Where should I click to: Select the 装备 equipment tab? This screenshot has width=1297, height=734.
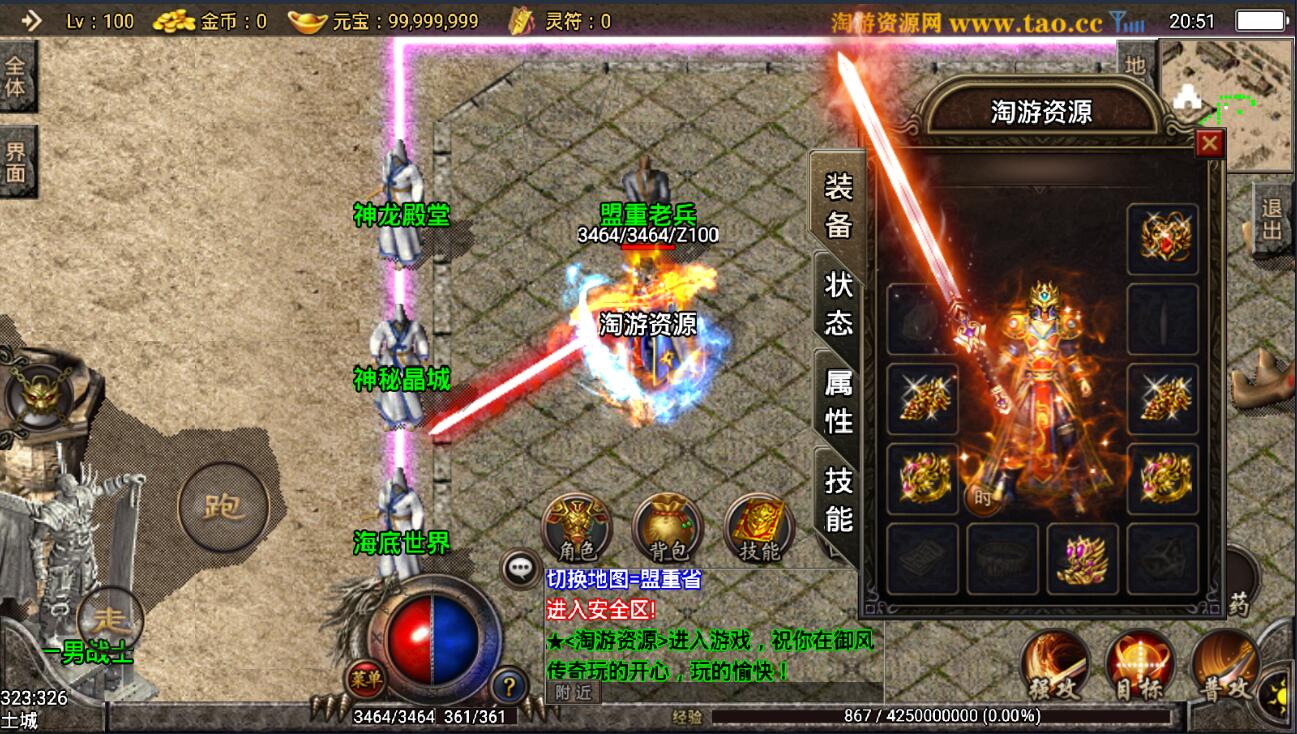click(x=838, y=205)
